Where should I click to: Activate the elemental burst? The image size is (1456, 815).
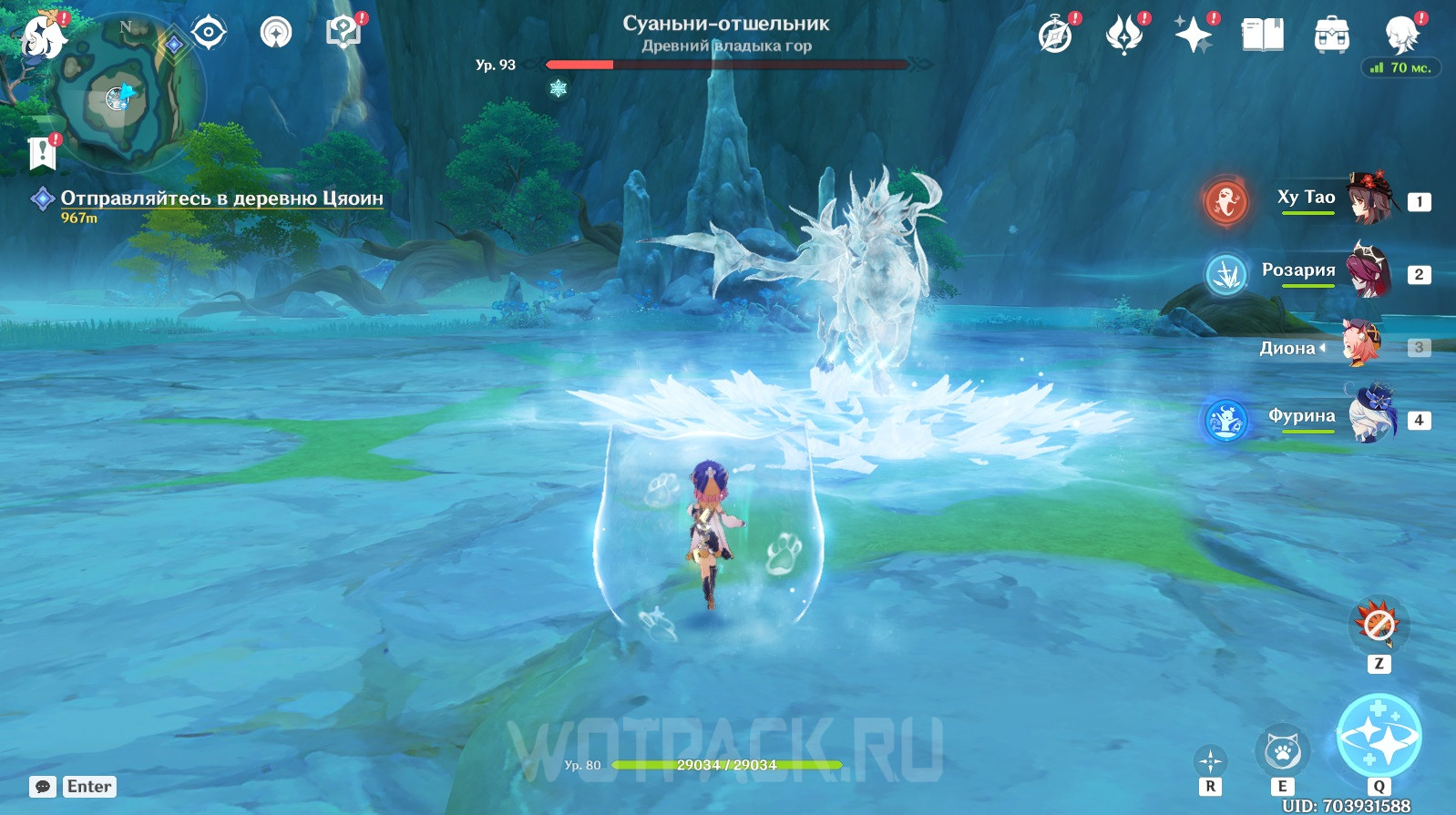point(1378,737)
